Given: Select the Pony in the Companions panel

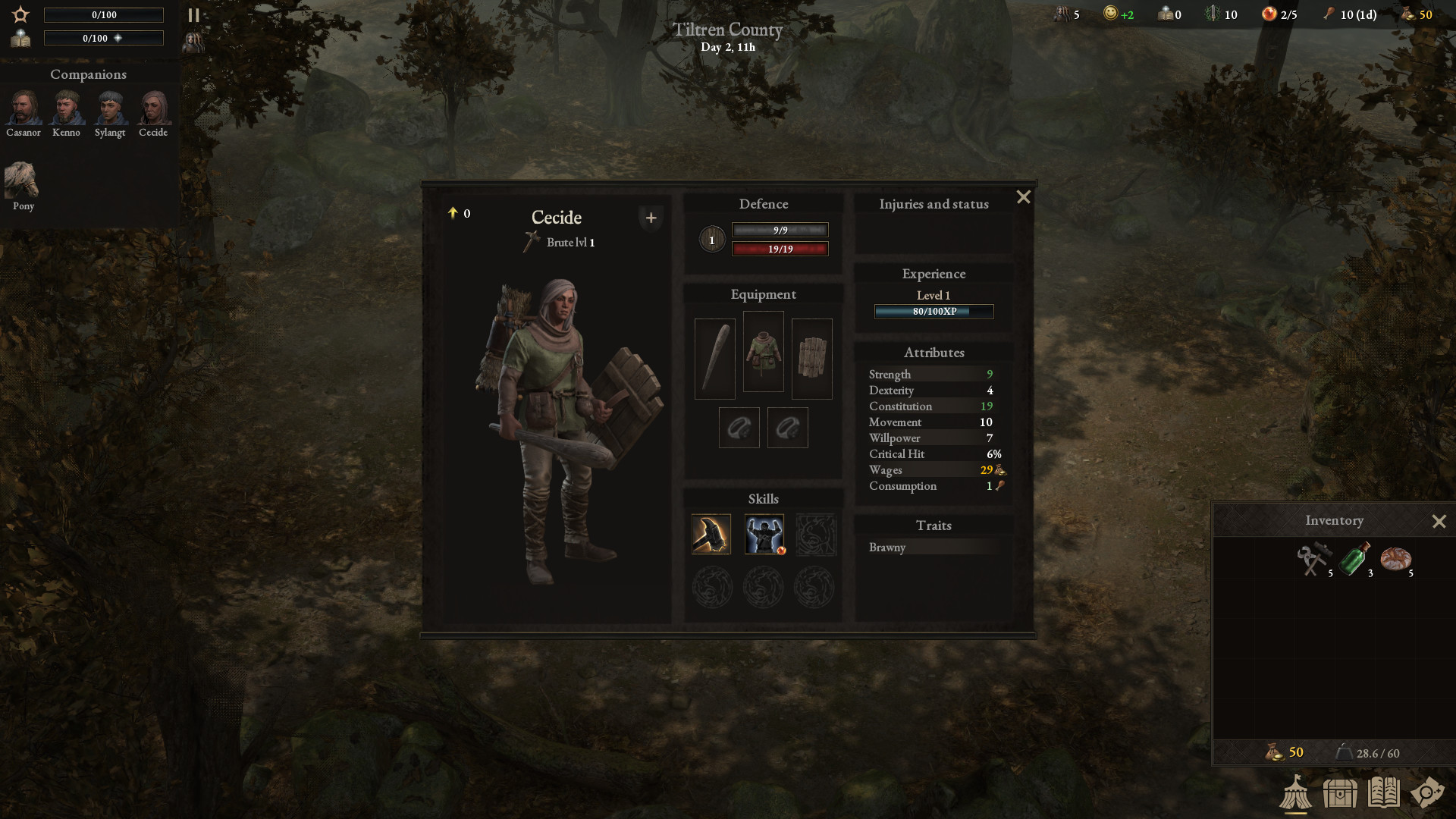Looking at the screenshot, I should [22, 178].
